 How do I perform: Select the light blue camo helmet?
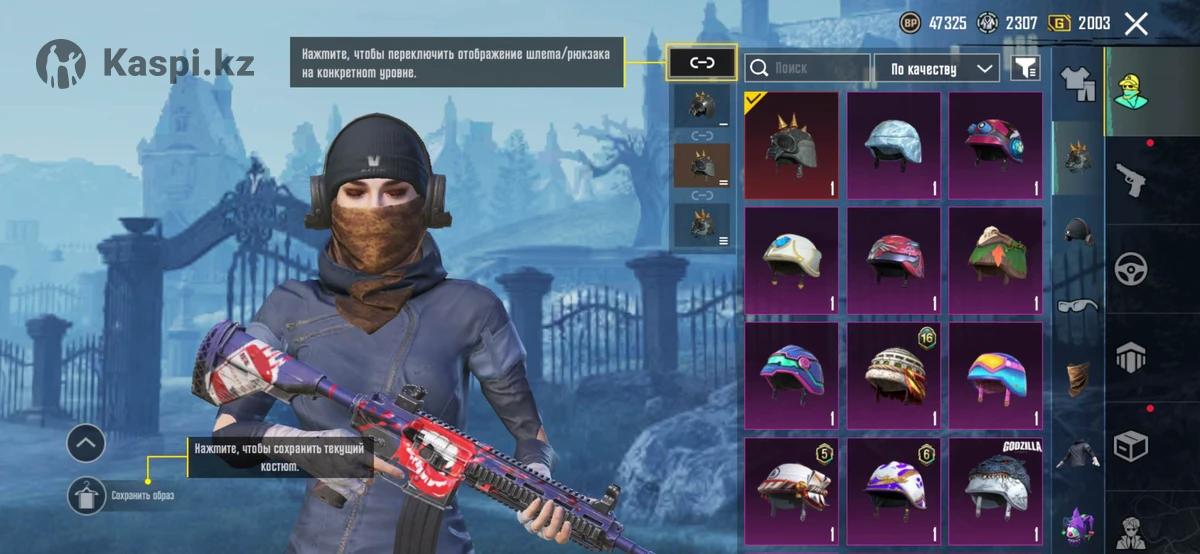tap(894, 146)
